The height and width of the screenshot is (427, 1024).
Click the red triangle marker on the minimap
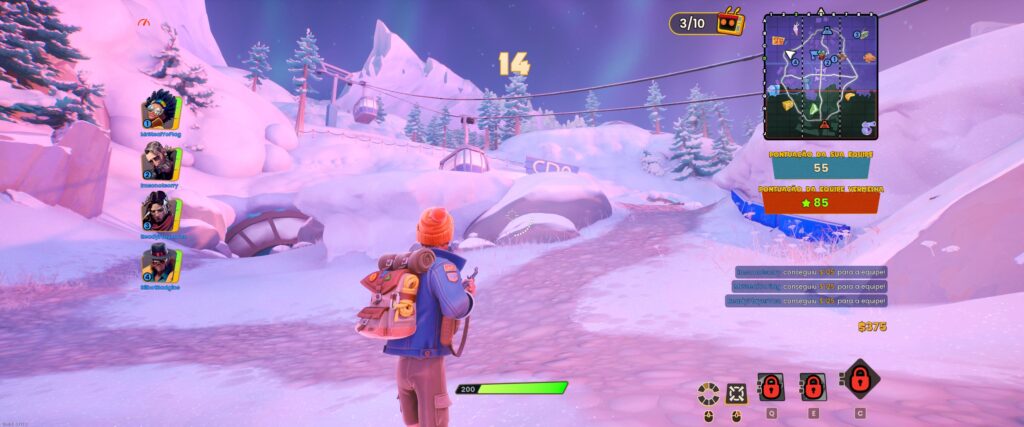click(825, 125)
